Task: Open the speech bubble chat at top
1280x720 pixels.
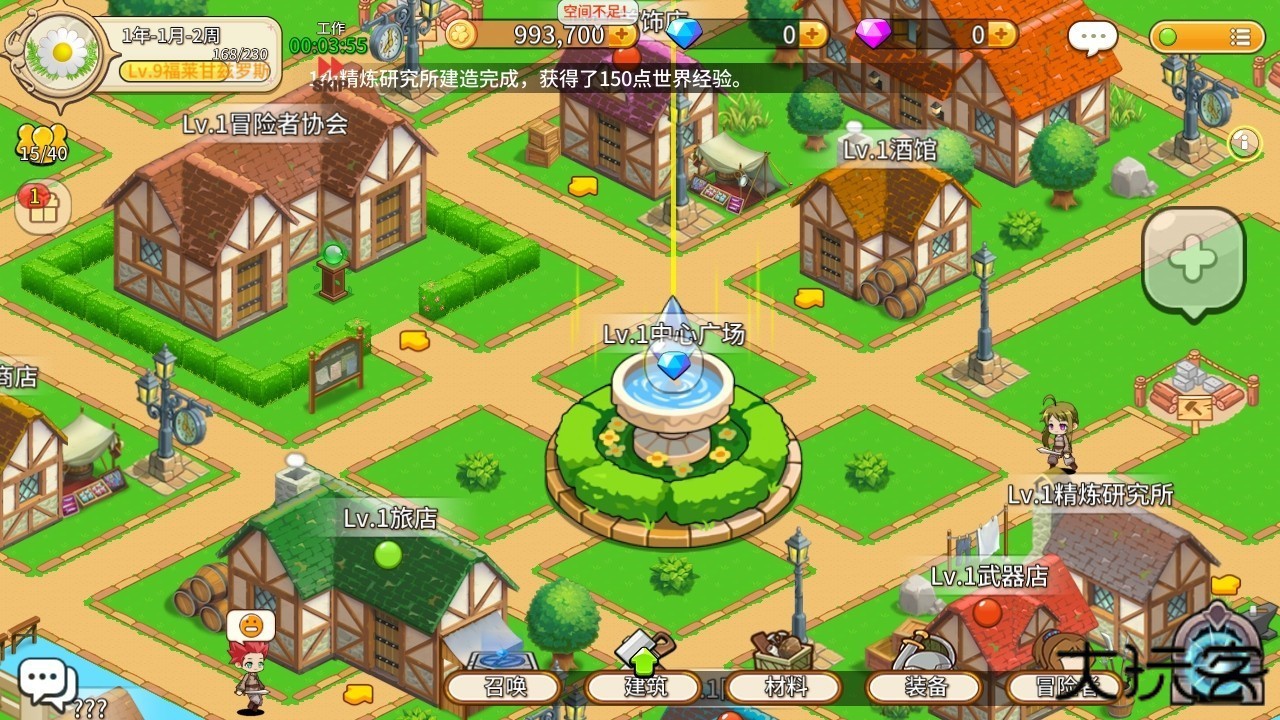Action: point(1092,38)
